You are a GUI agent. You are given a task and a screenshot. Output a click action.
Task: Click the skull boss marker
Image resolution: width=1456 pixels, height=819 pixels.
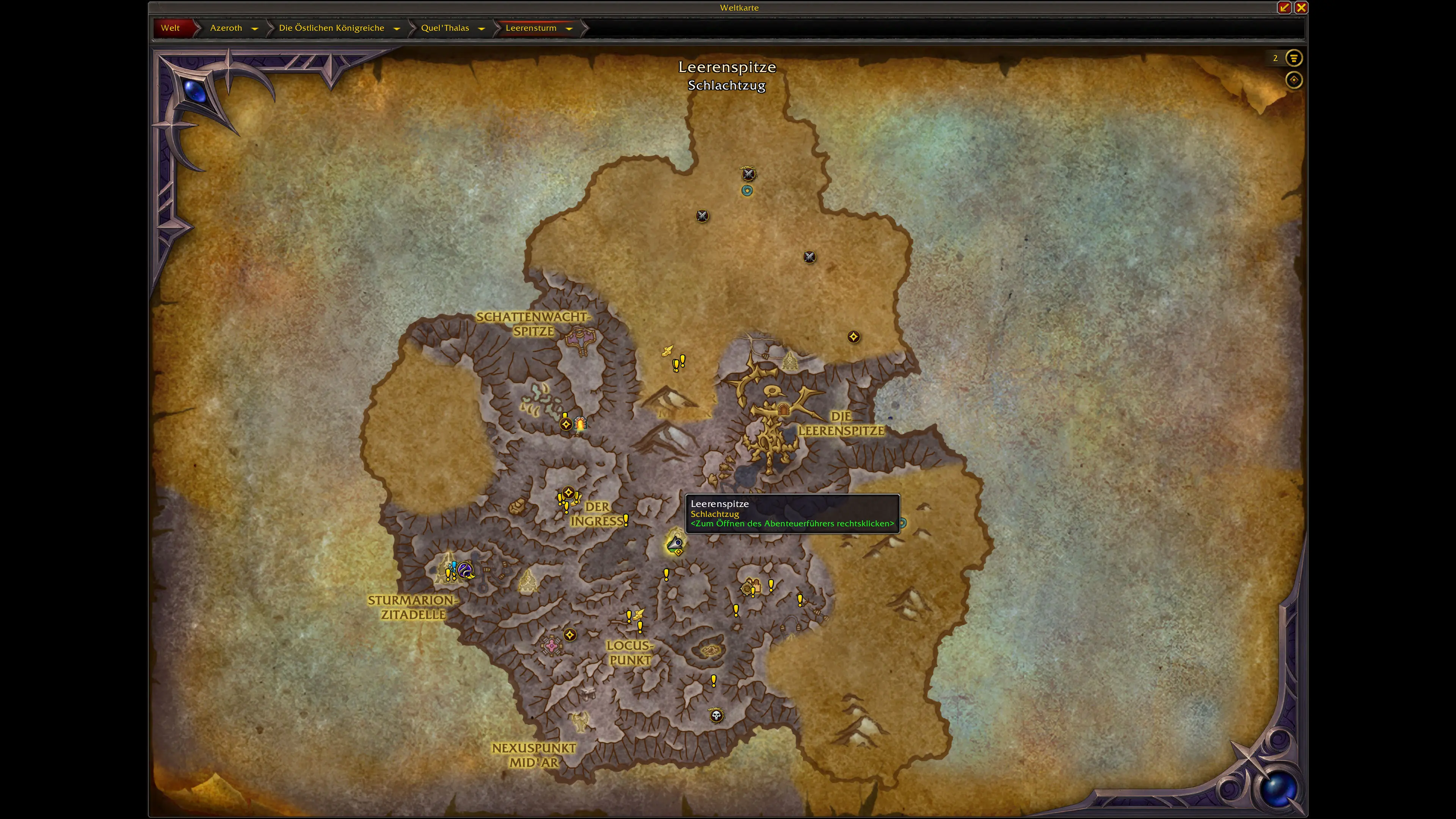click(716, 715)
